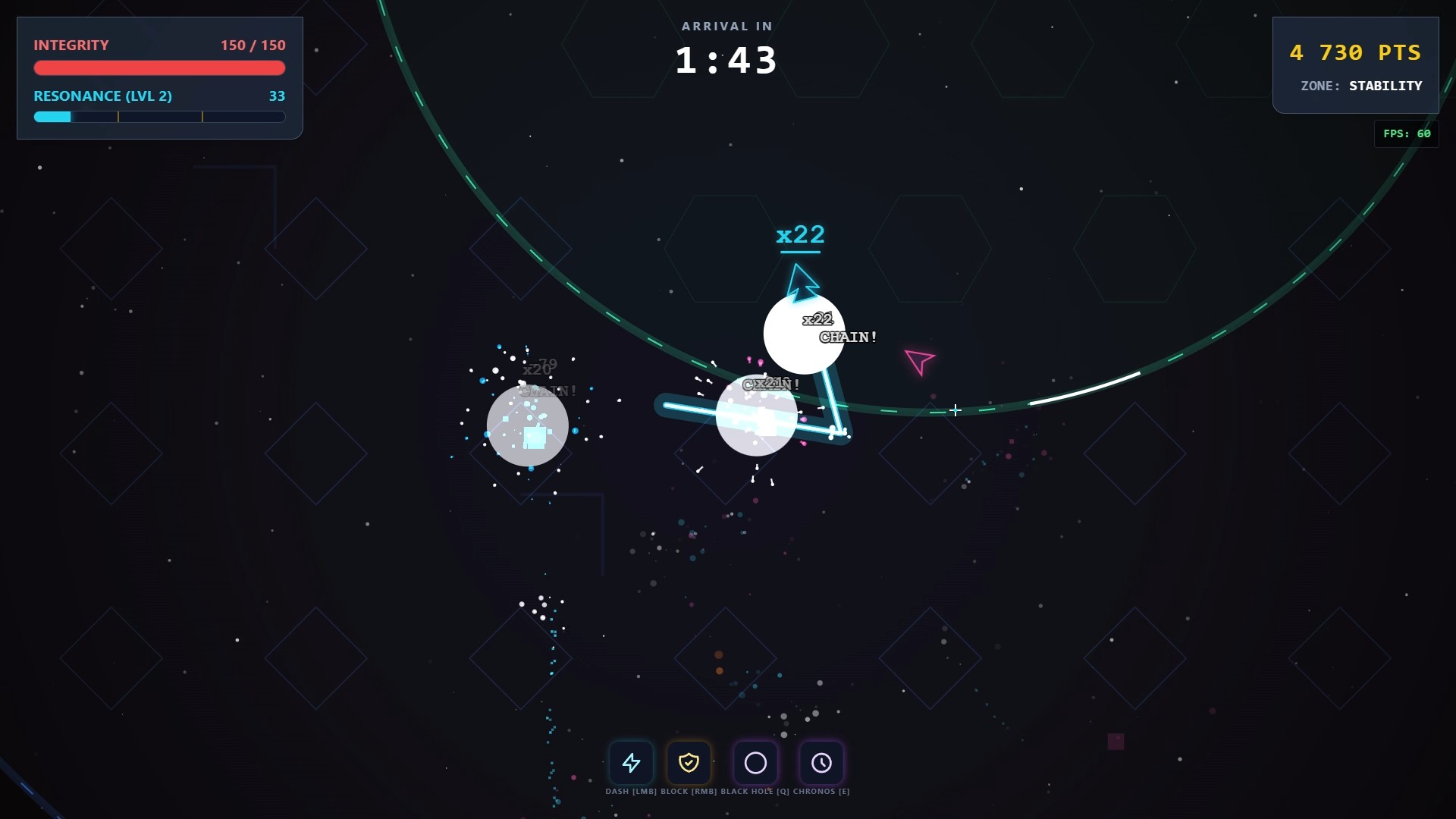Click the 4 730 PTS score display
The height and width of the screenshot is (819, 1456).
click(x=1357, y=52)
